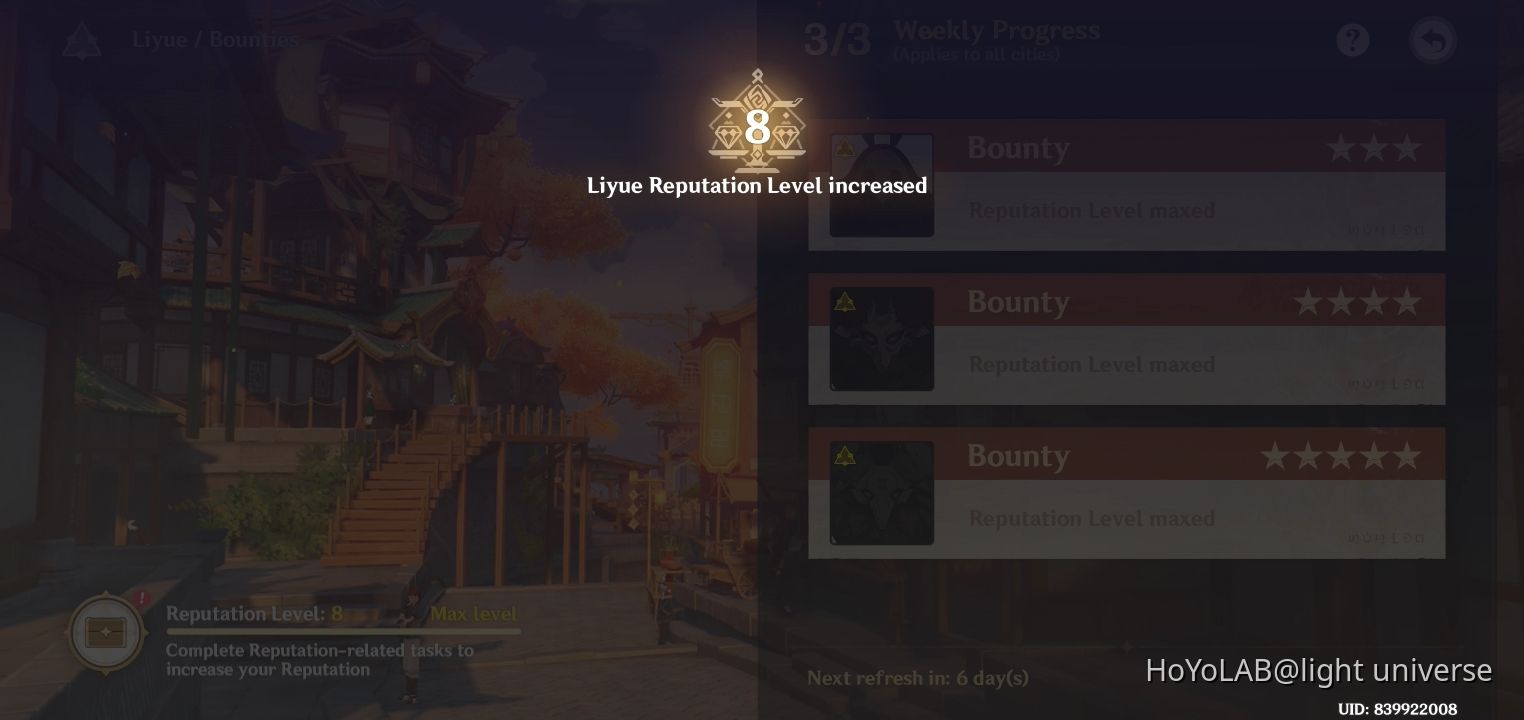Click the gold triangle marker on the three-star bounty
The image size is (1524, 720).
click(844, 148)
